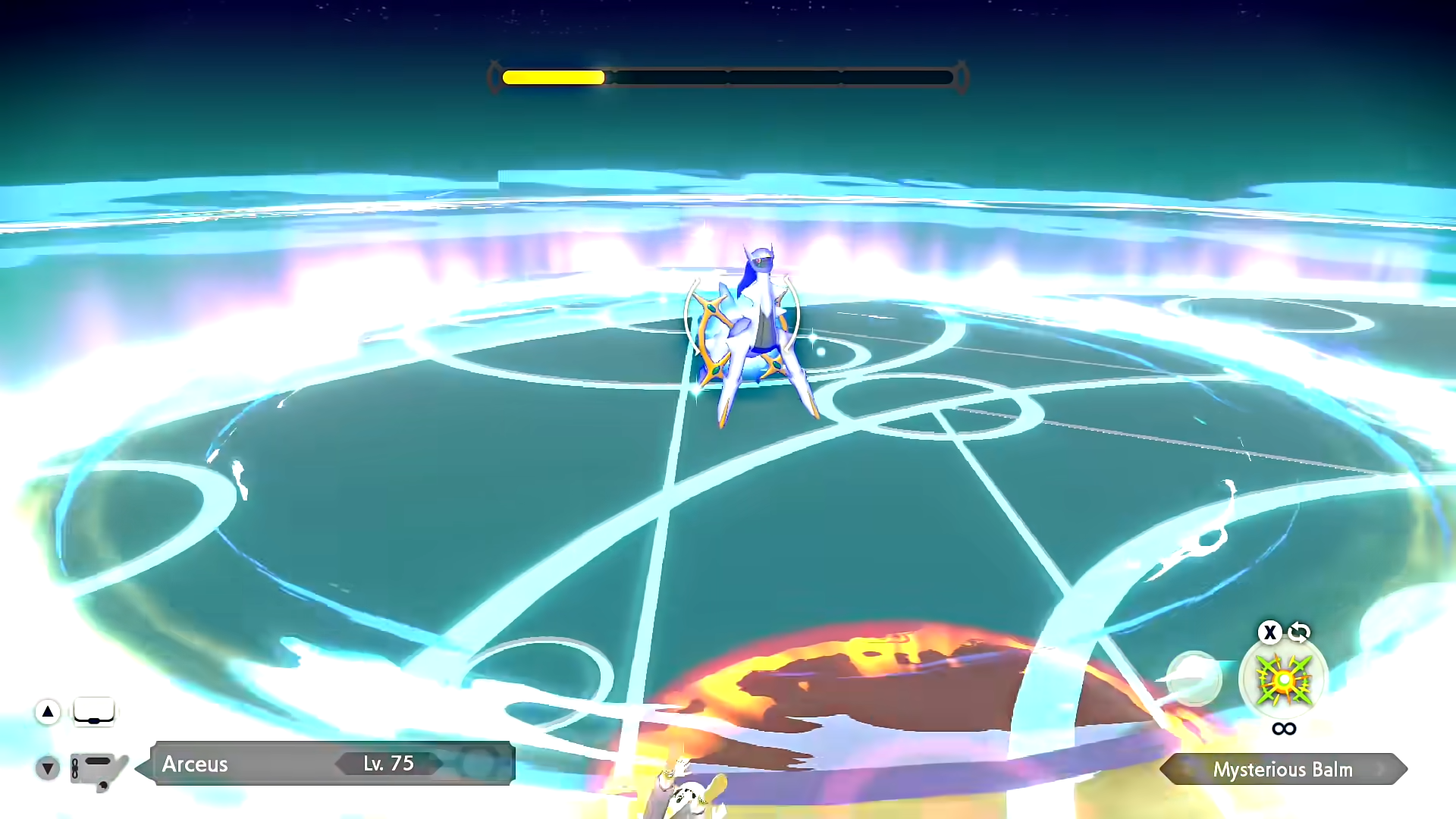Select the Arceus Lv. 75 panel
1456x819 pixels.
(332, 763)
